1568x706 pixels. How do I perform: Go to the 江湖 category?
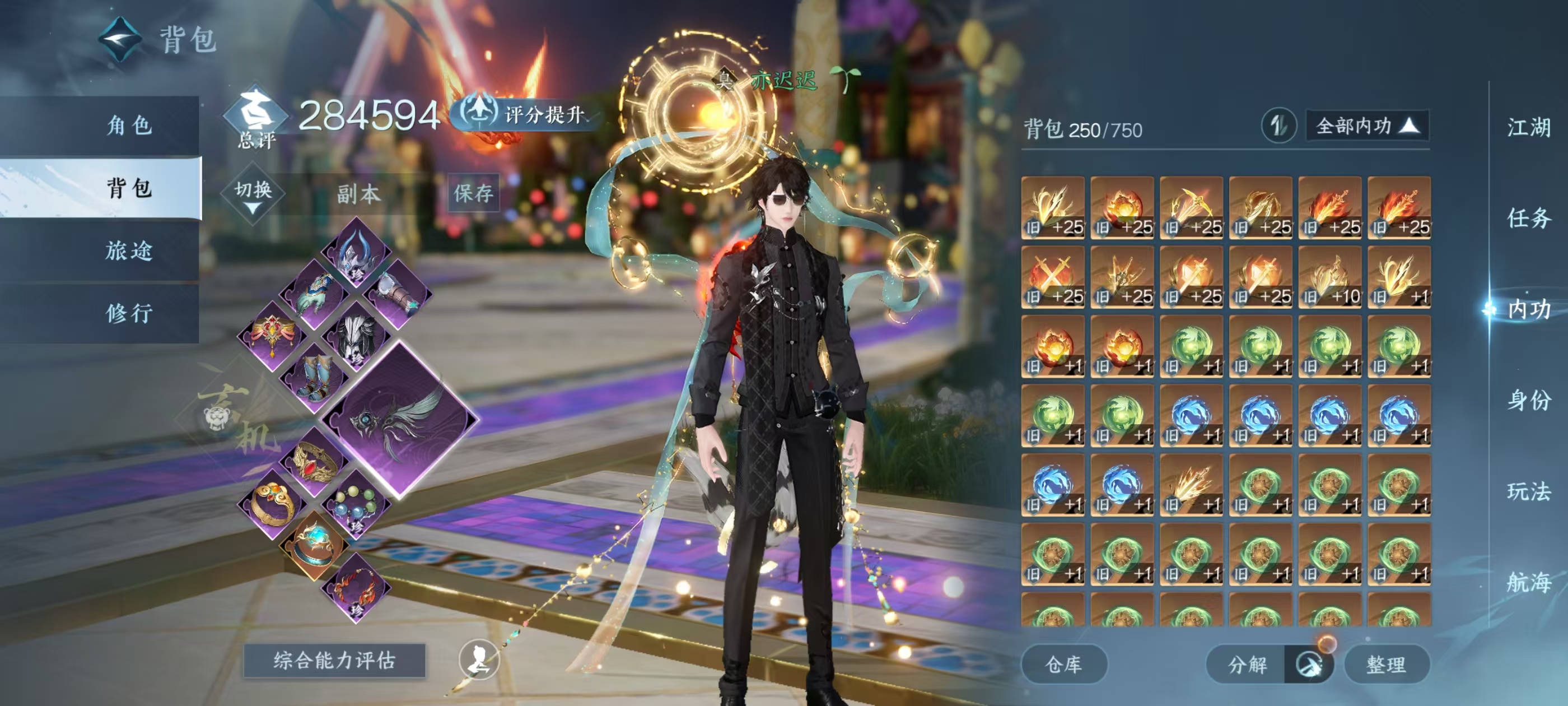pos(1528,128)
